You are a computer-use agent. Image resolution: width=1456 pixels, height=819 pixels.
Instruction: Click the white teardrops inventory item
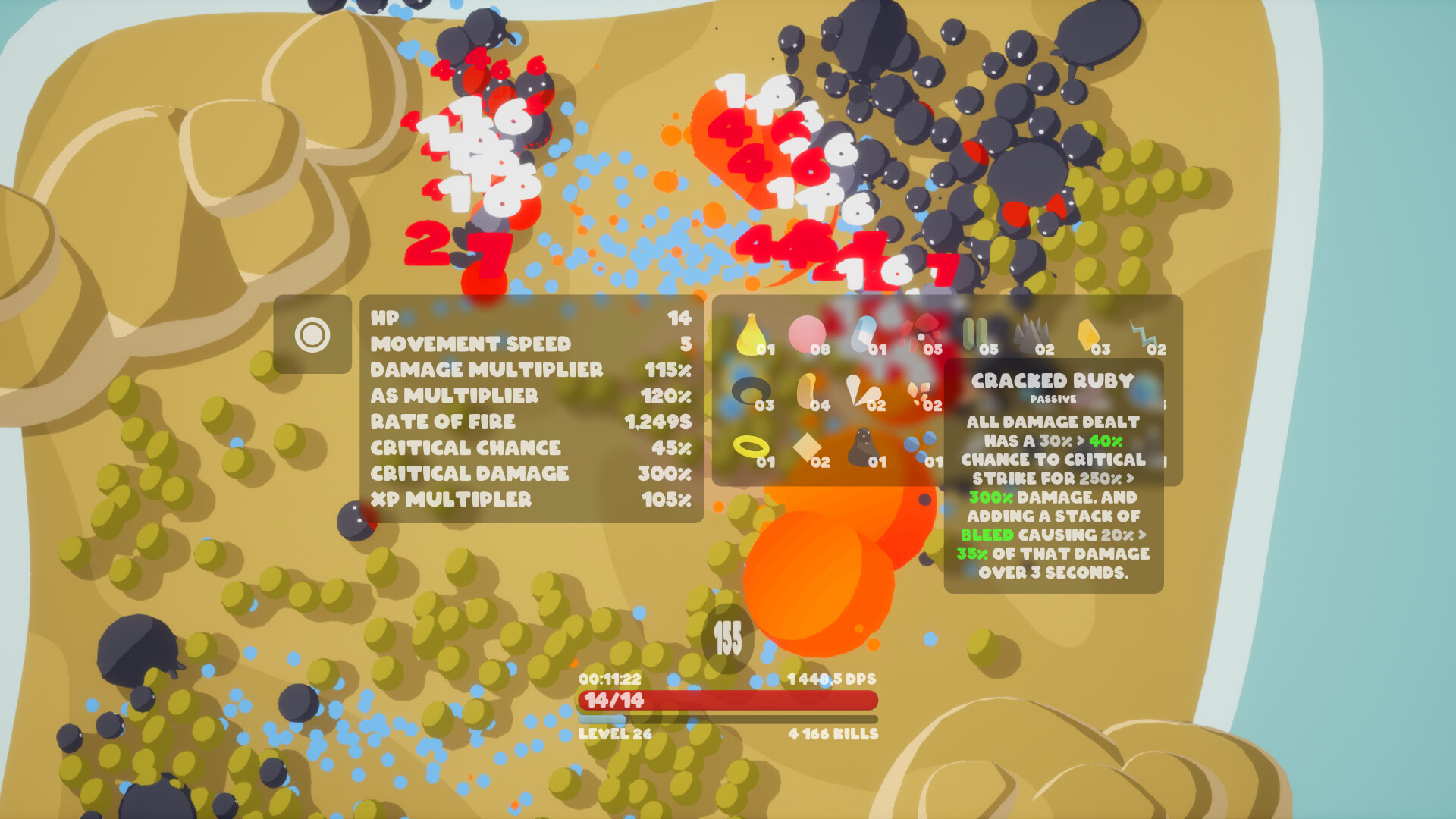tap(863, 391)
